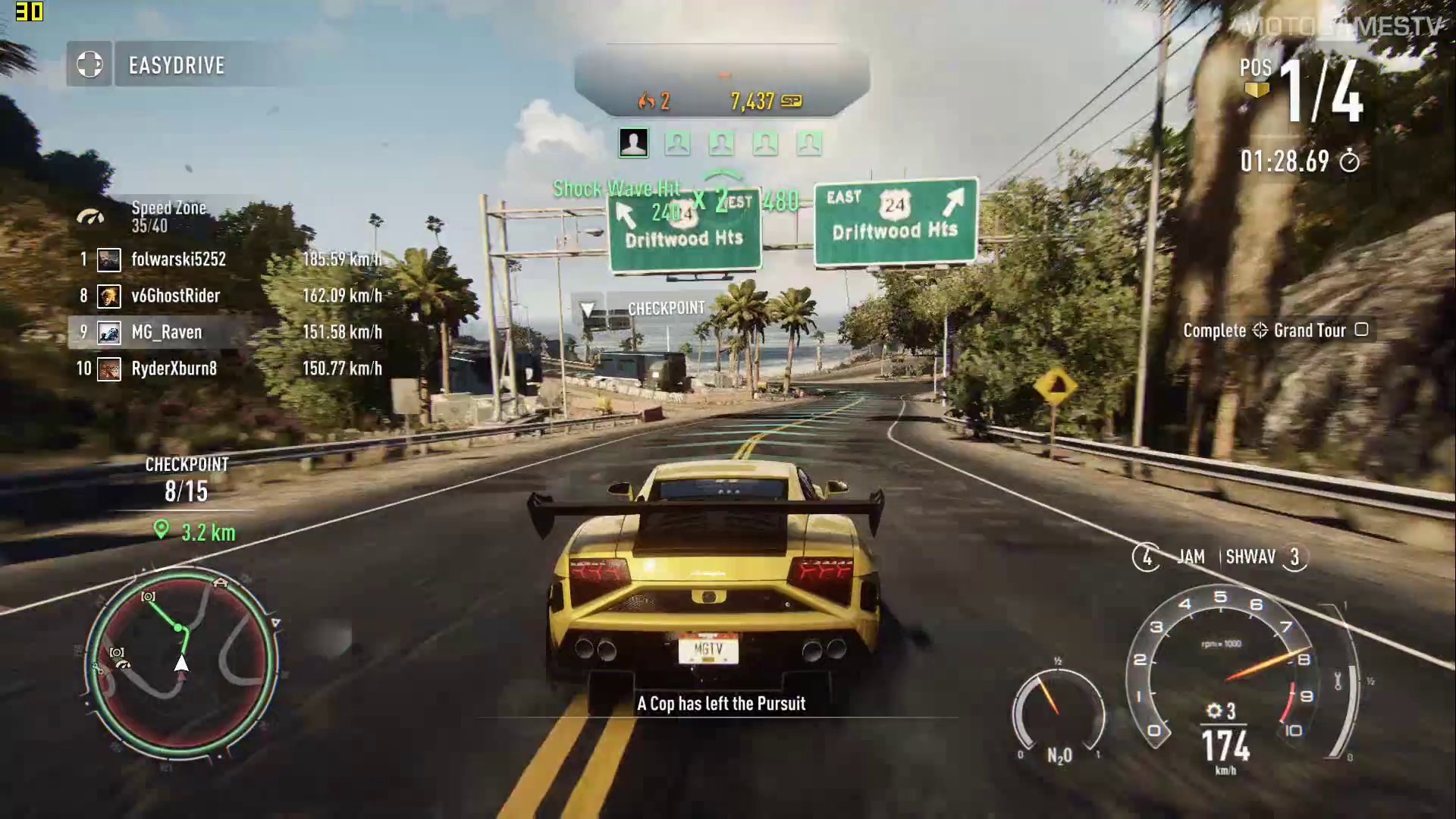
Task: Select the green checkpoint distance marker
Action: [161, 529]
